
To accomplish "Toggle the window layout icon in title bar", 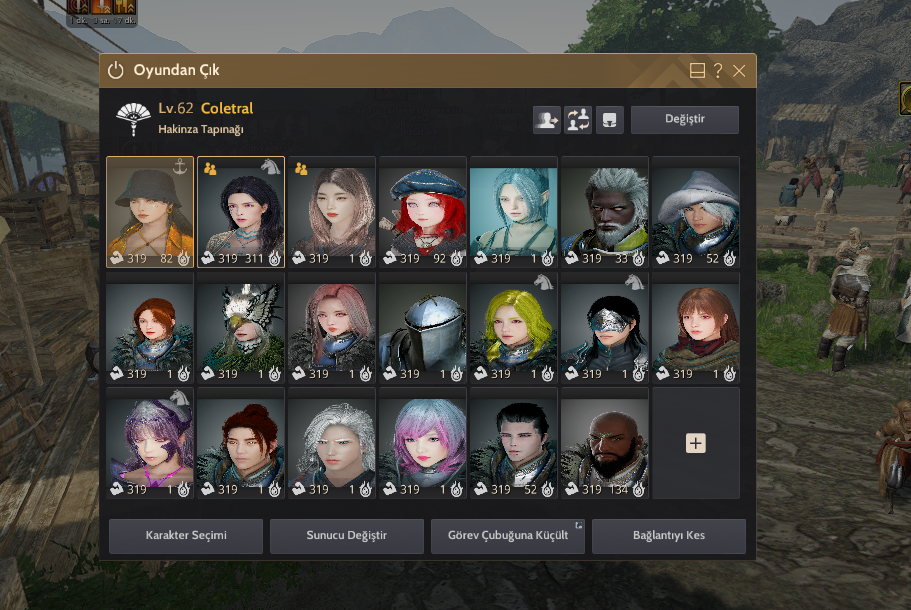I will pos(698,71).
